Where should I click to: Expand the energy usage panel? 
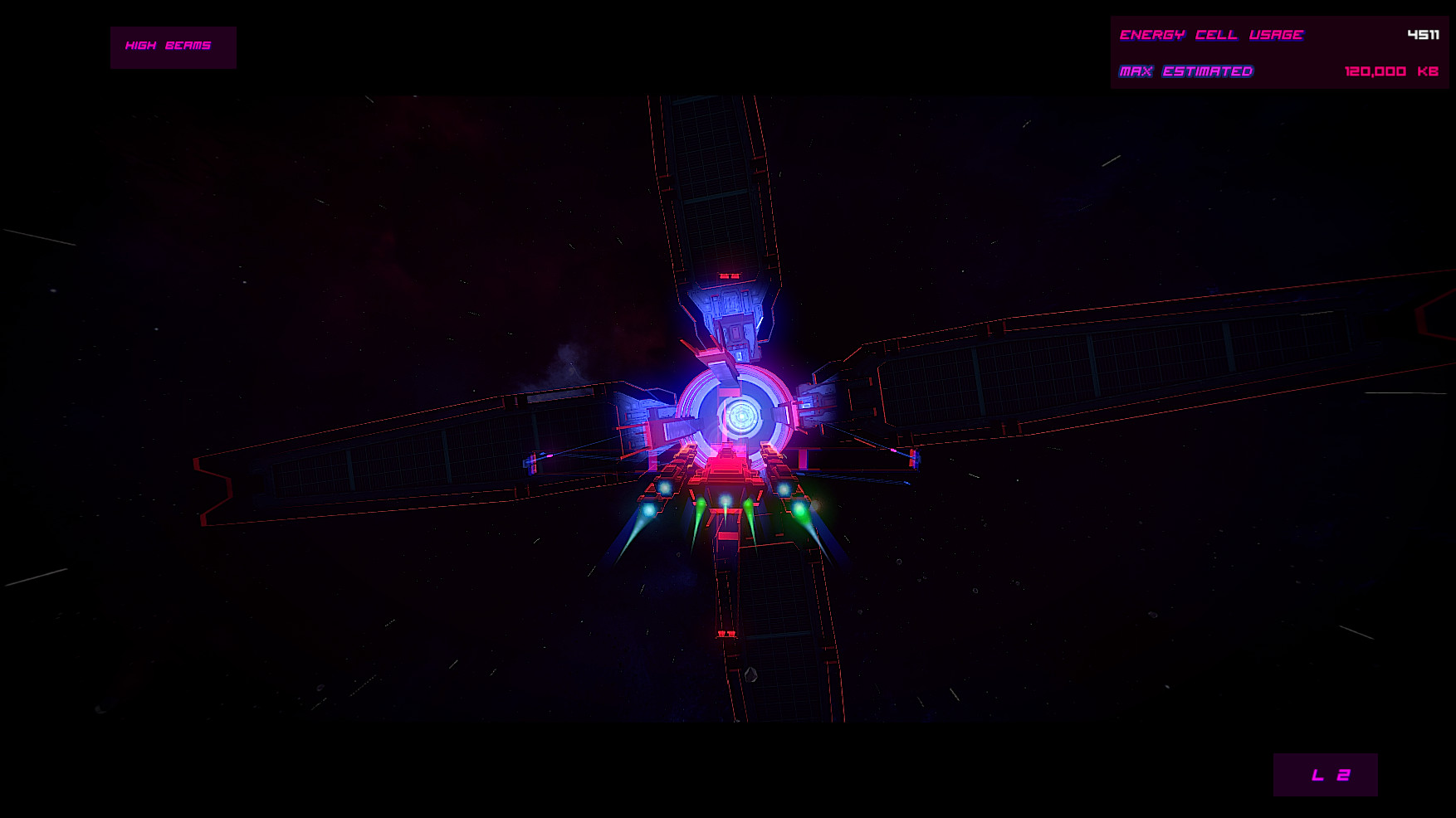(x=1278, y=51)
